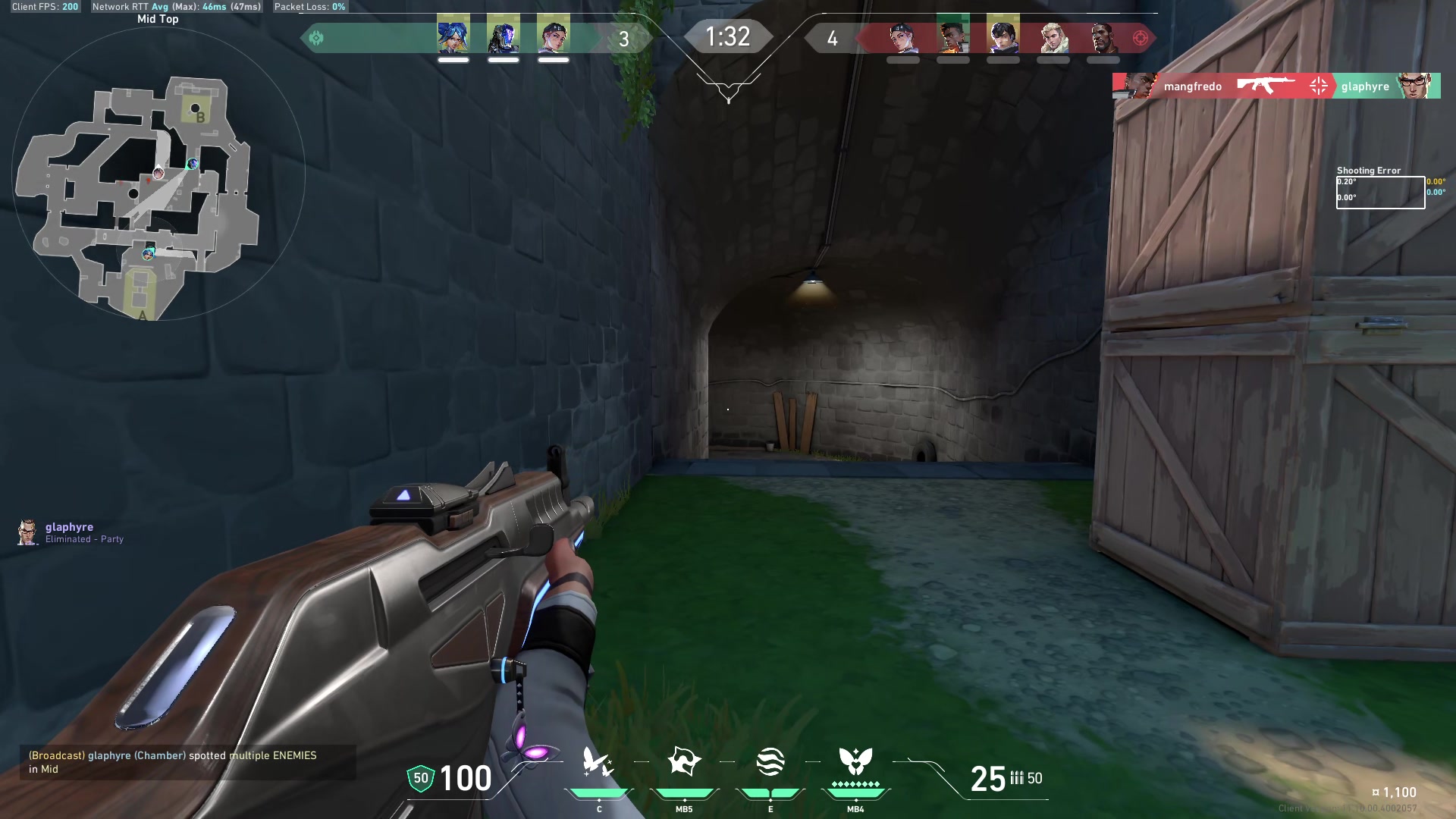This screenshot has height=819, width=1456.
Task: Activate the Headhunter ability icon labeled MB5
Action: 684,762
